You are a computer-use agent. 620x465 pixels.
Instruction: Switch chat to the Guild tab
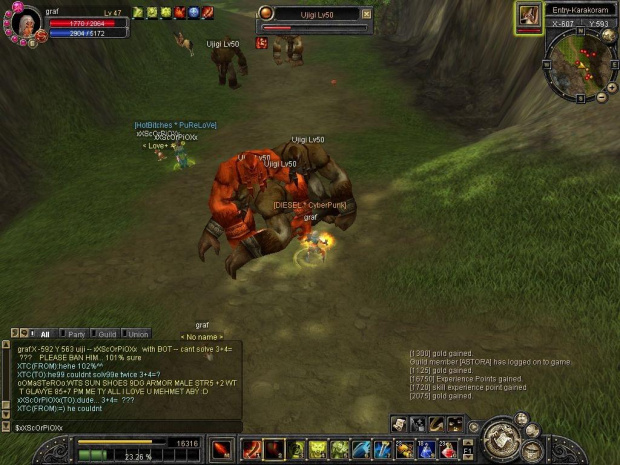coord(106,334)
